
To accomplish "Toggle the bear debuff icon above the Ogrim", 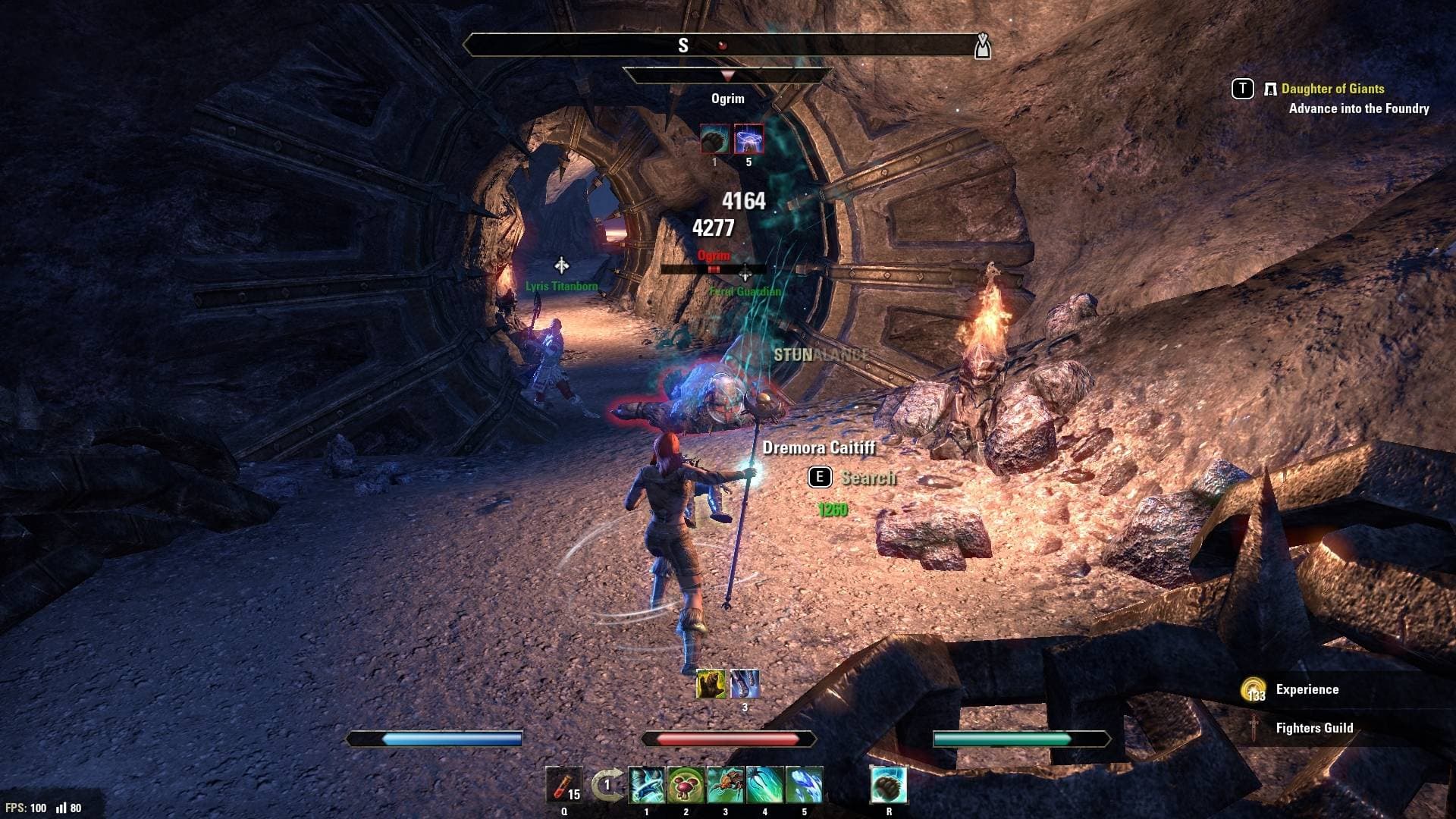I will (x=714, y=140).
